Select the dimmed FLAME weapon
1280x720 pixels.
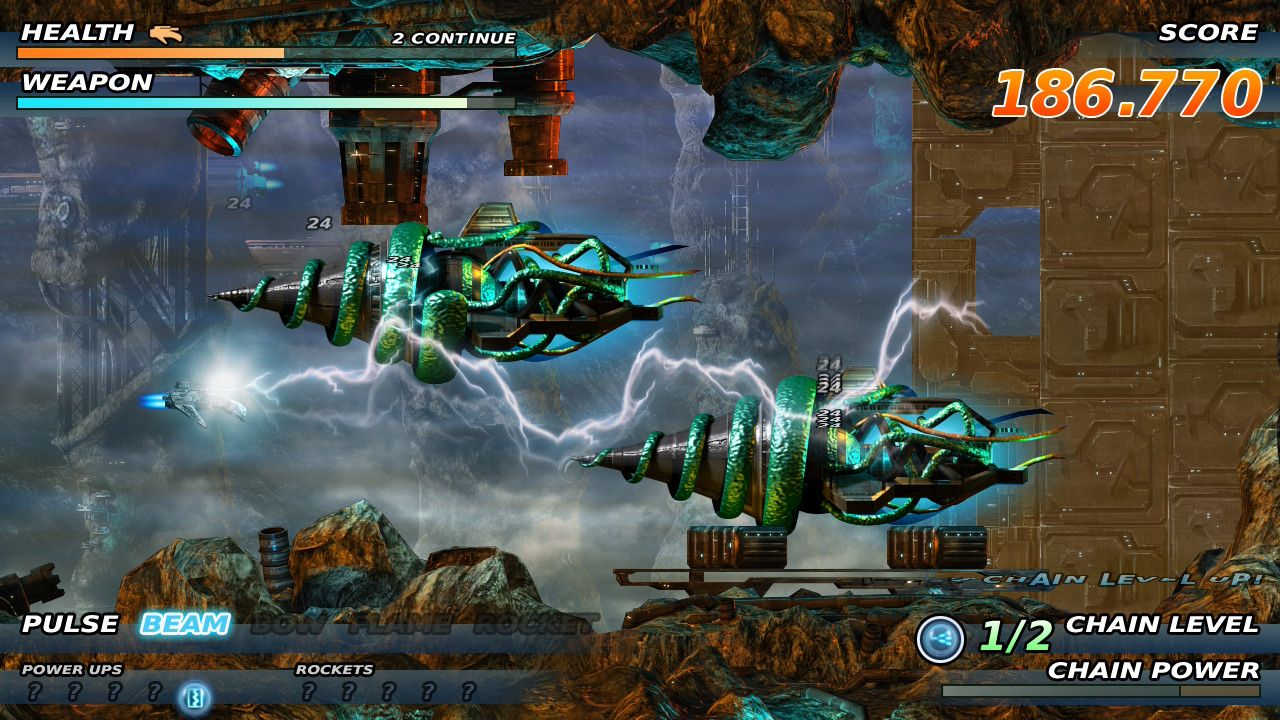point(400,626)
